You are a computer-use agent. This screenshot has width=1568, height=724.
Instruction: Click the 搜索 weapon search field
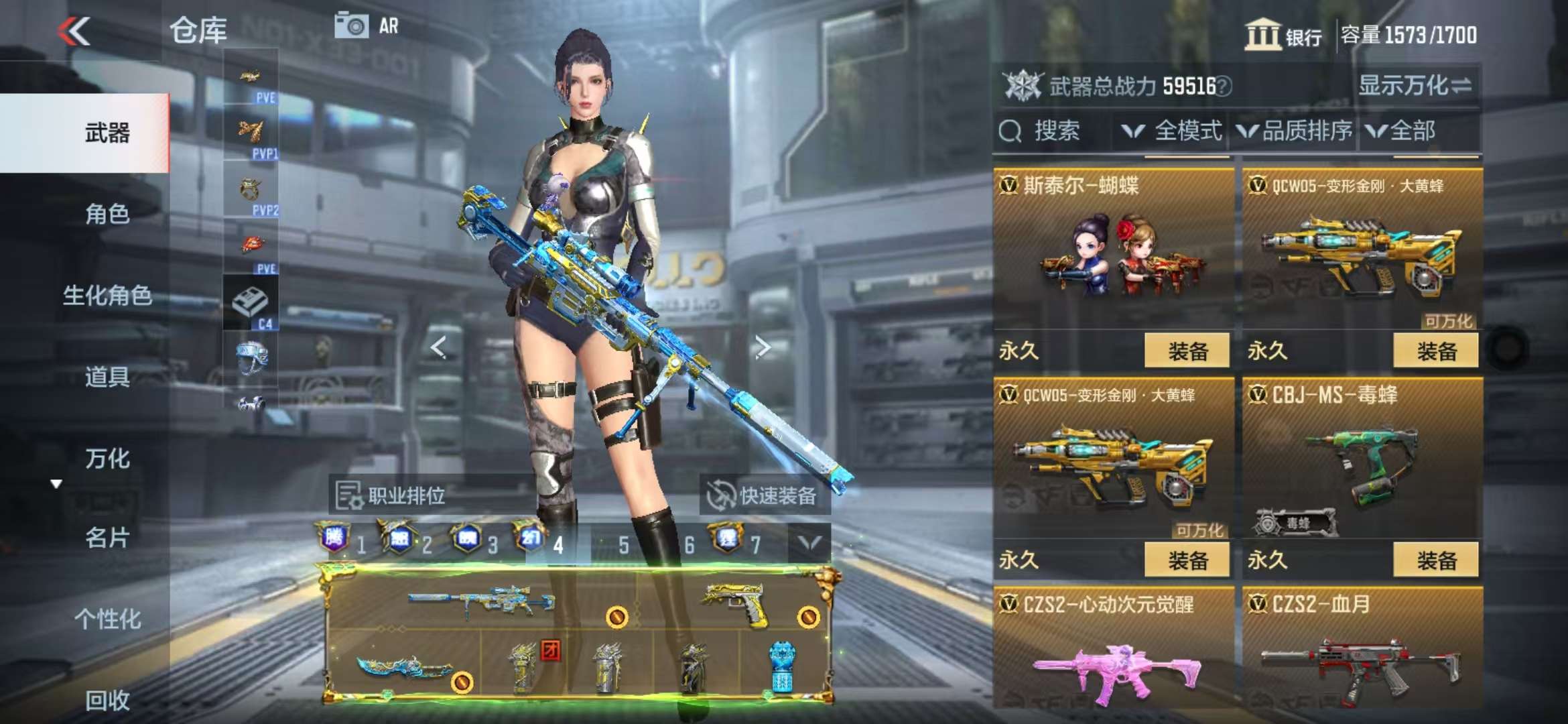click(1052, 131)
